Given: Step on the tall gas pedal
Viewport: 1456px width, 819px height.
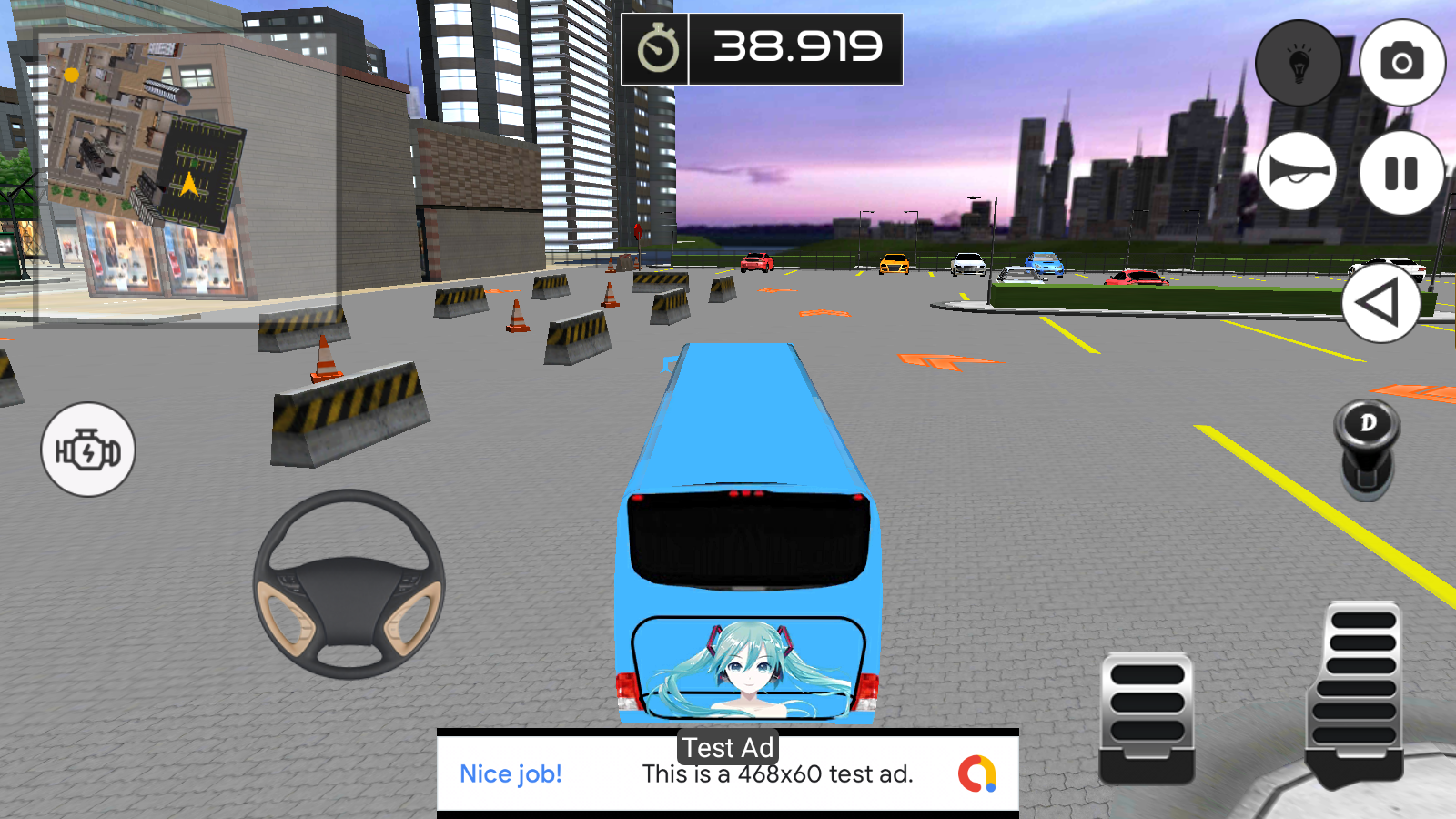Looking at the screenshot, I should tap(1356, 692).
